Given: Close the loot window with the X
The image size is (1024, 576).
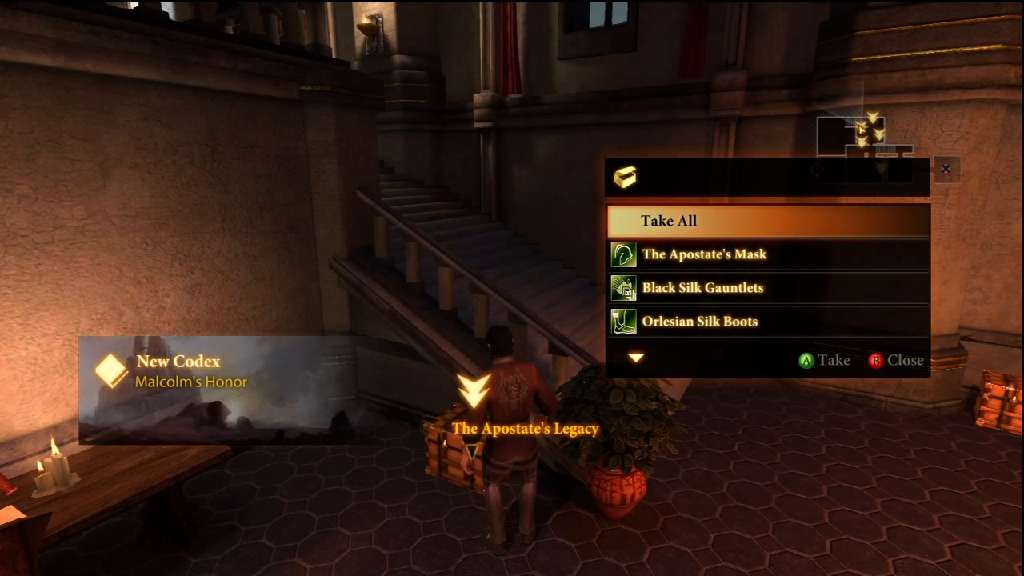Looking at the screenshot, I should coord(945,169).
